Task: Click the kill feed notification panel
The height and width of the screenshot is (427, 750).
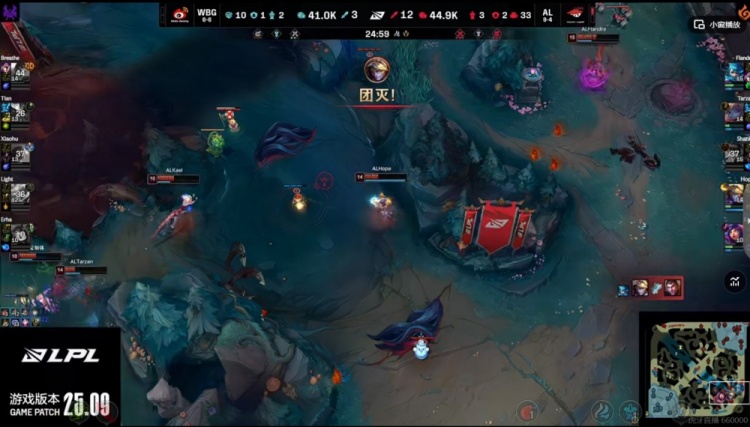Action: click(x=650, y=288)
